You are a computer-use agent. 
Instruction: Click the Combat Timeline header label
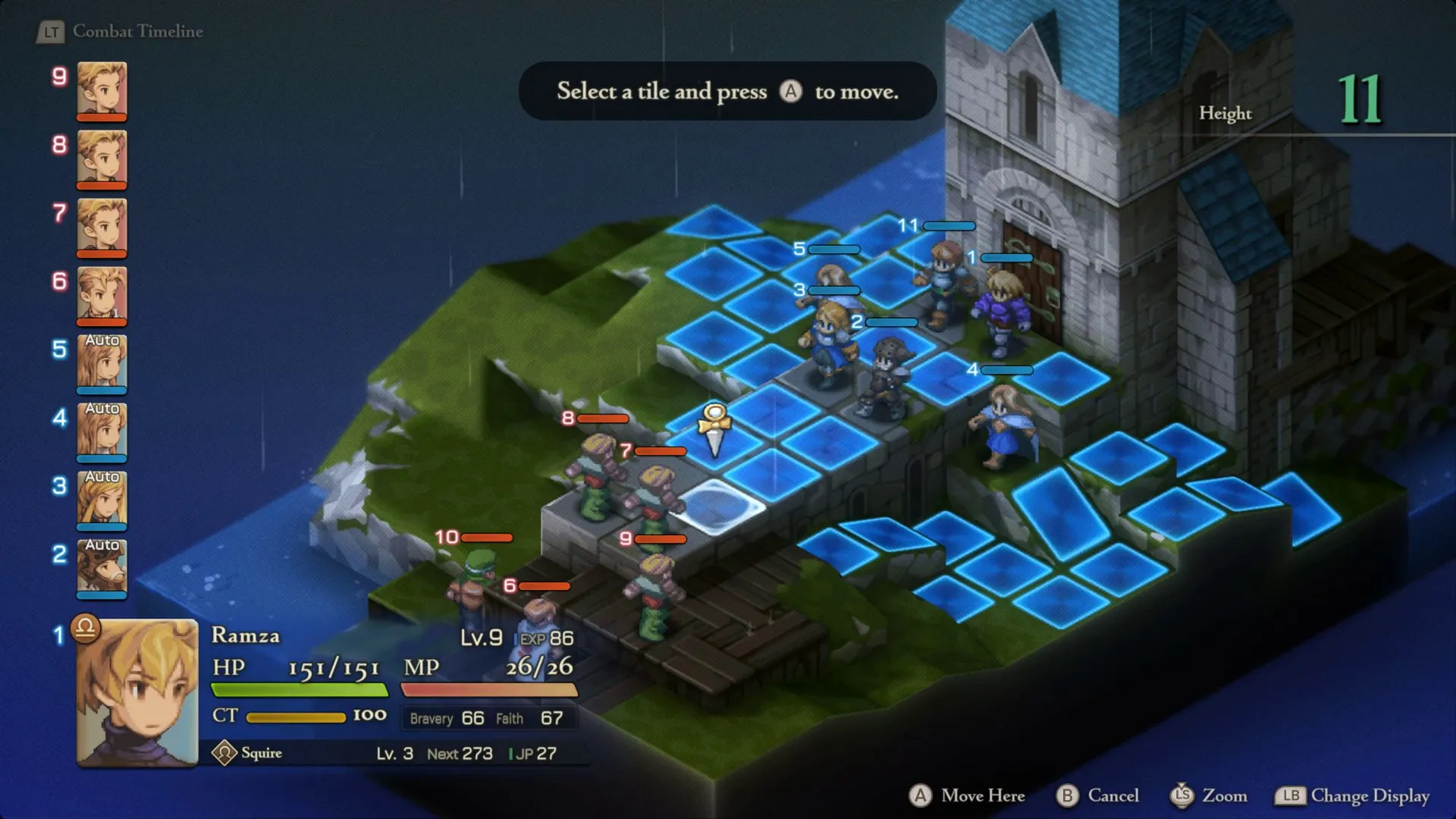tap(136, 32)
